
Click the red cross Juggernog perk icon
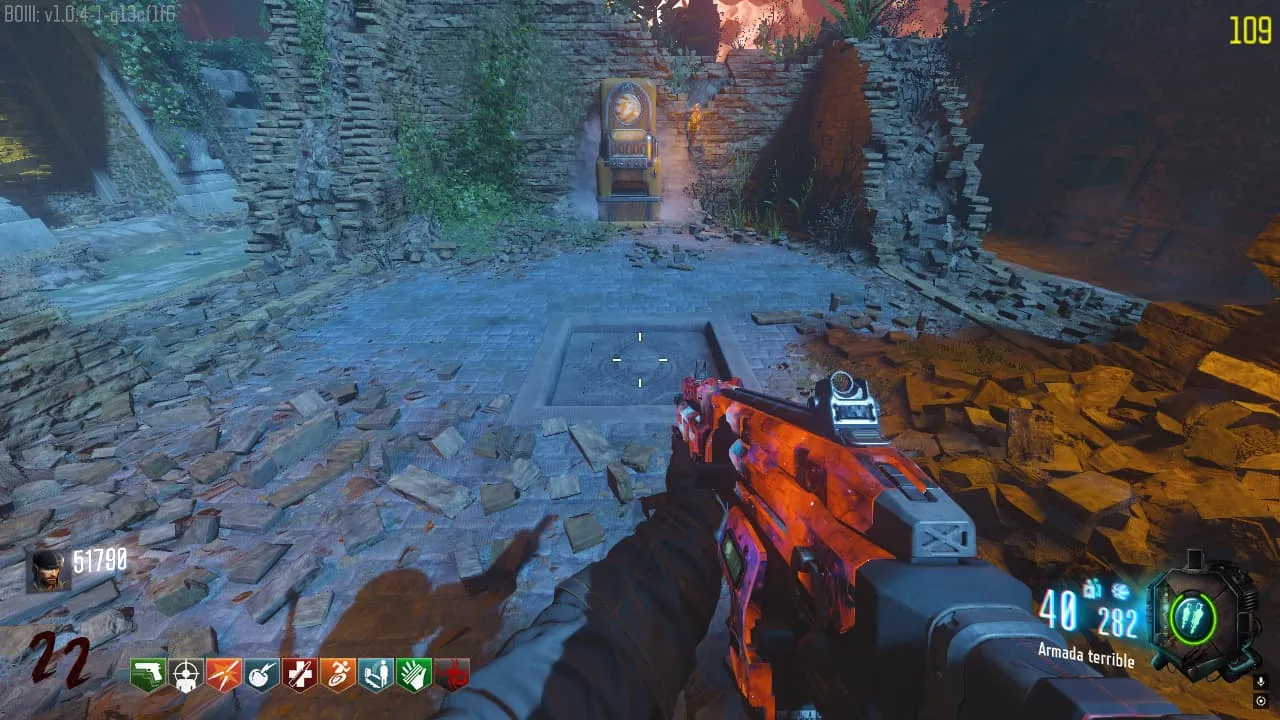(300, 675)
